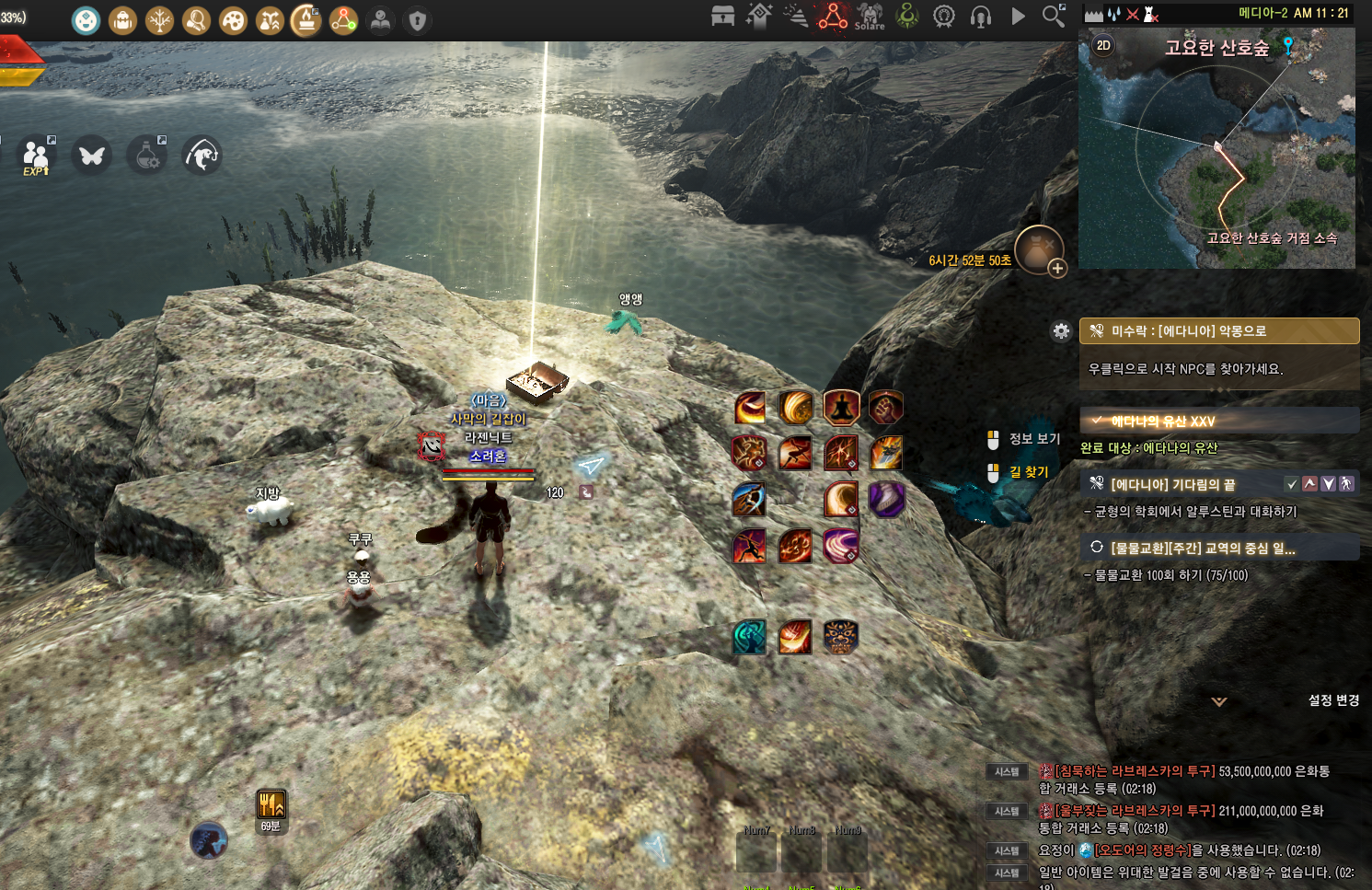Open the quest tracker gear settings
The width and height of the screenshot is (1372, 890).
[x=1061, y=331]
